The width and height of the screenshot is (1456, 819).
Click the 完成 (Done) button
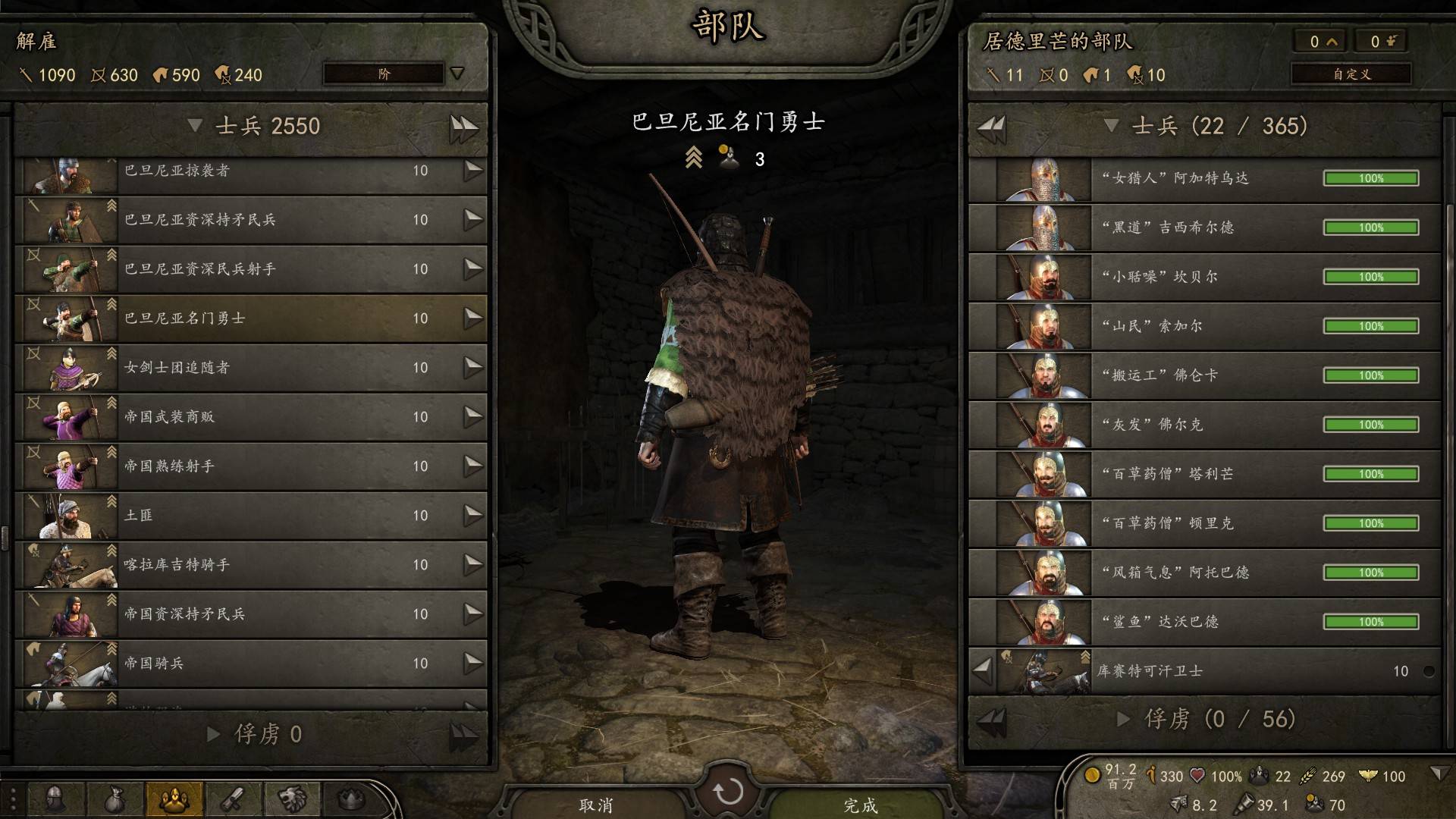[860, 804]
